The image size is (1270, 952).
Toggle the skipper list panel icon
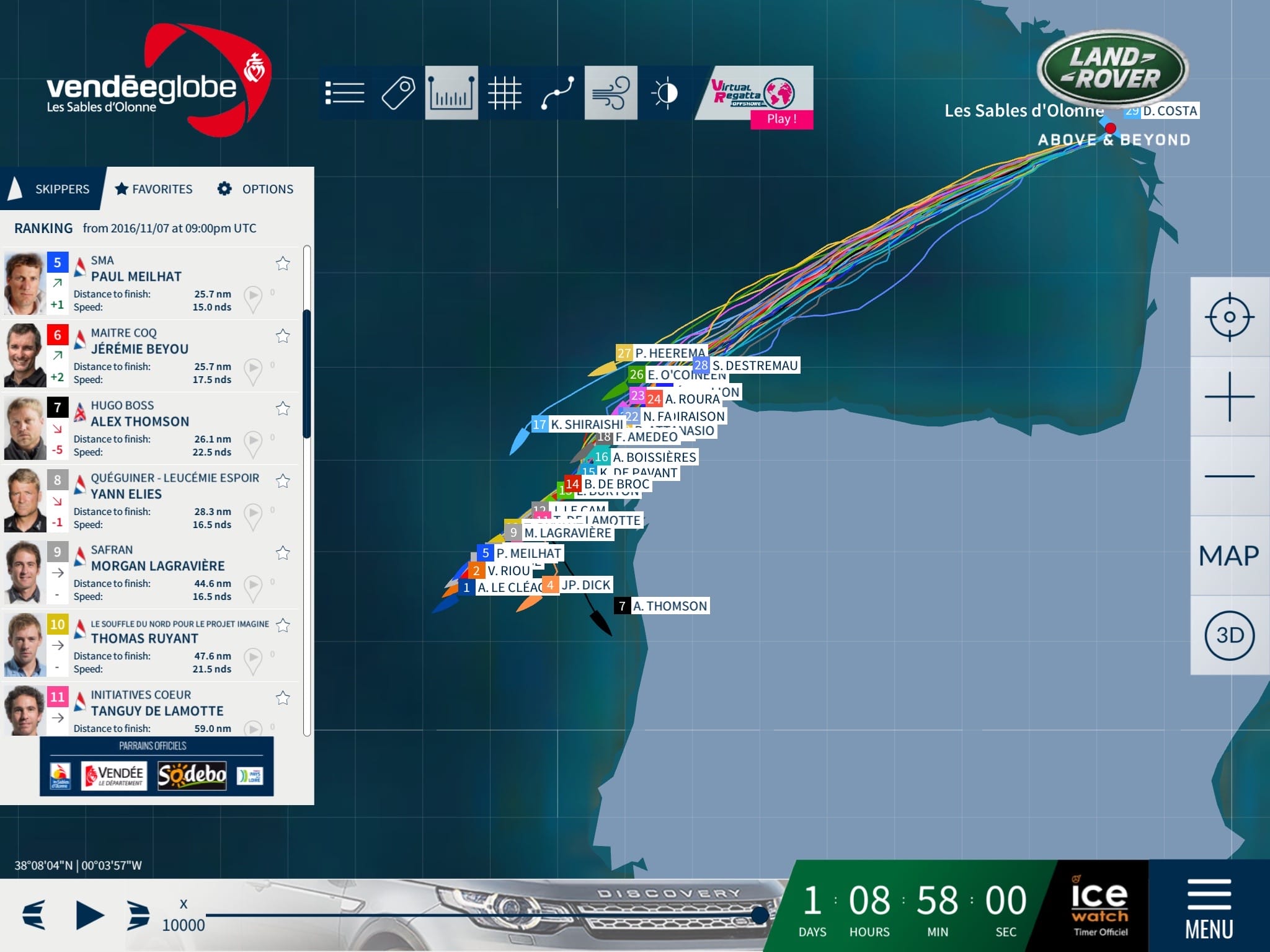pos(345,93)
